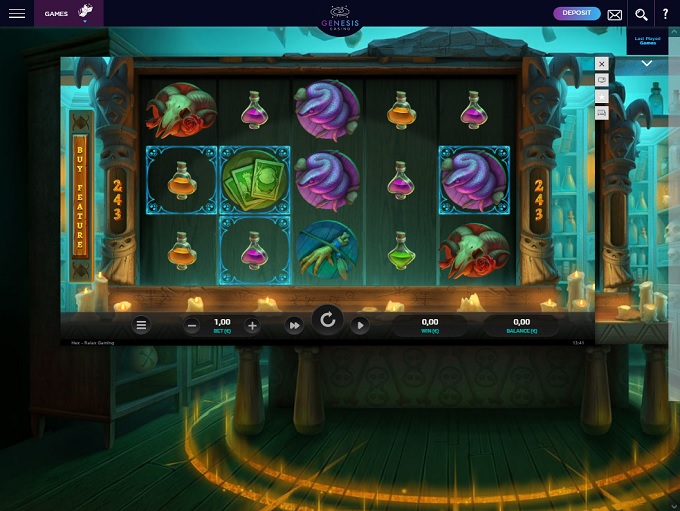Open help with the question mark
Screen dimensions: 680x511
click(x=666, y=14)
